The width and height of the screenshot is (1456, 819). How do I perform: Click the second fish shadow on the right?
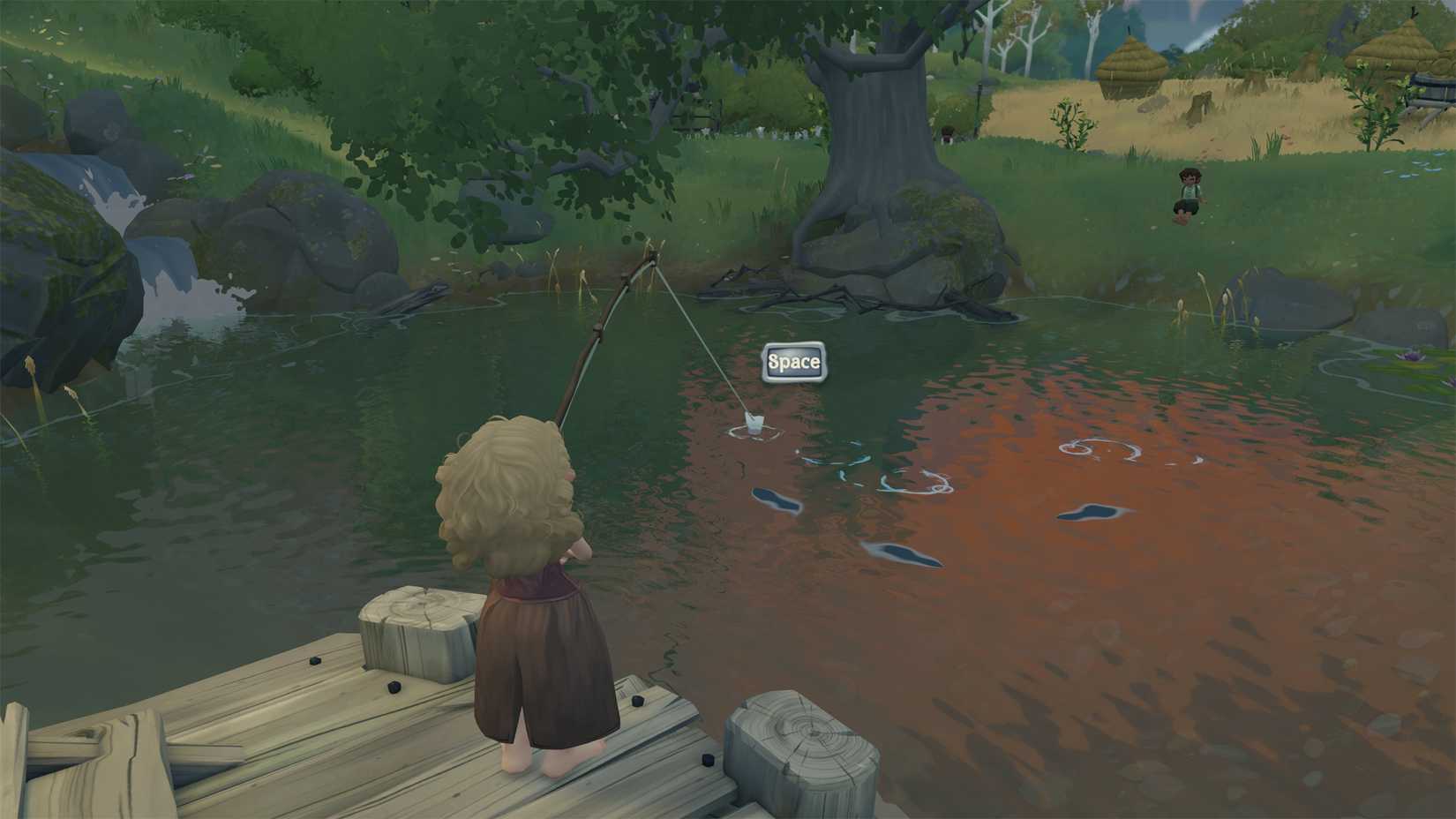[x=1092, y=514]
